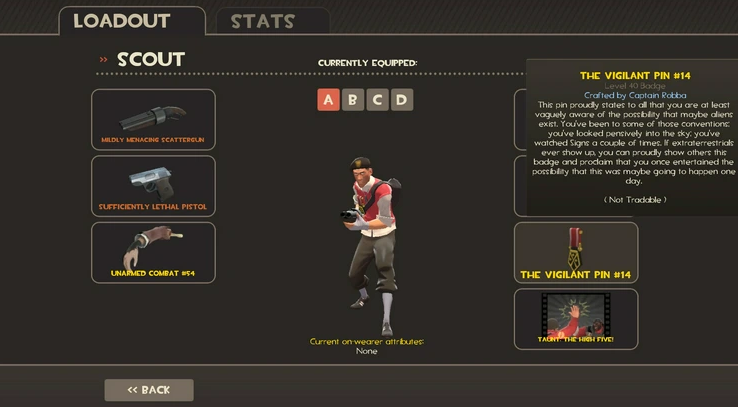The image size is (738, 407).
Task: Switch to loadout preset B
Action: (x=353, y=99)
